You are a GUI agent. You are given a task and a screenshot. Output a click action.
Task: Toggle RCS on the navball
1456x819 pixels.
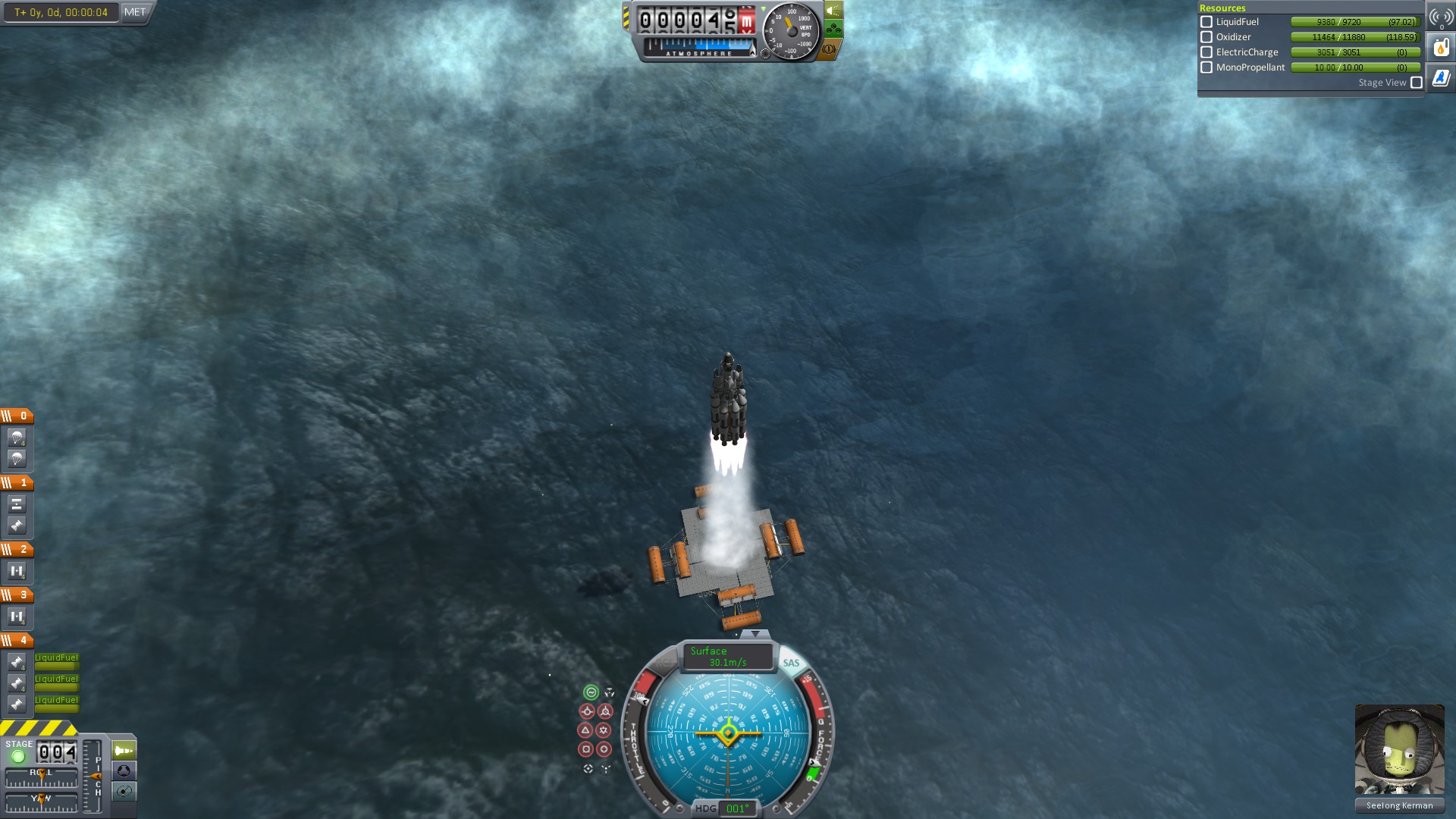tap(664, 663)
